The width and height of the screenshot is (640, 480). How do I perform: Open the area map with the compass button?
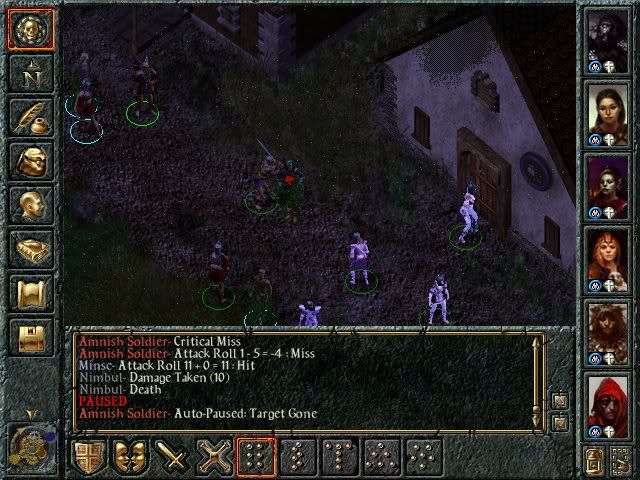(30, 73)
